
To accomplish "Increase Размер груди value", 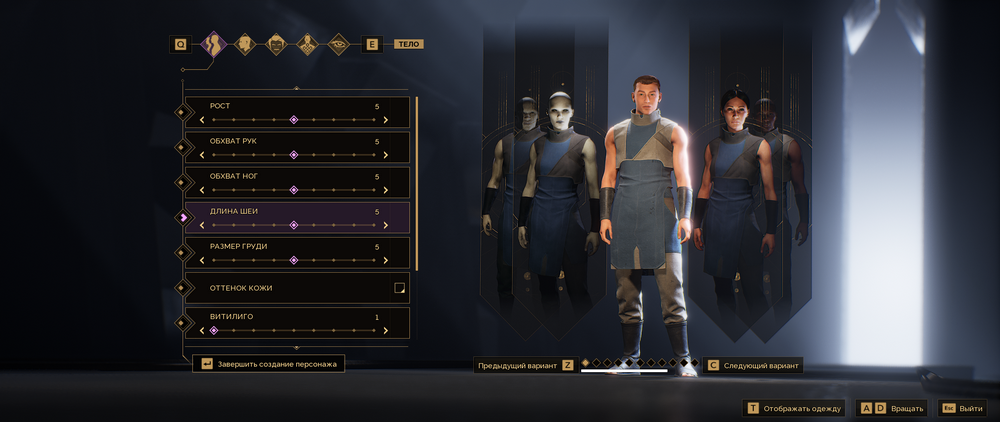I will 386,260.
